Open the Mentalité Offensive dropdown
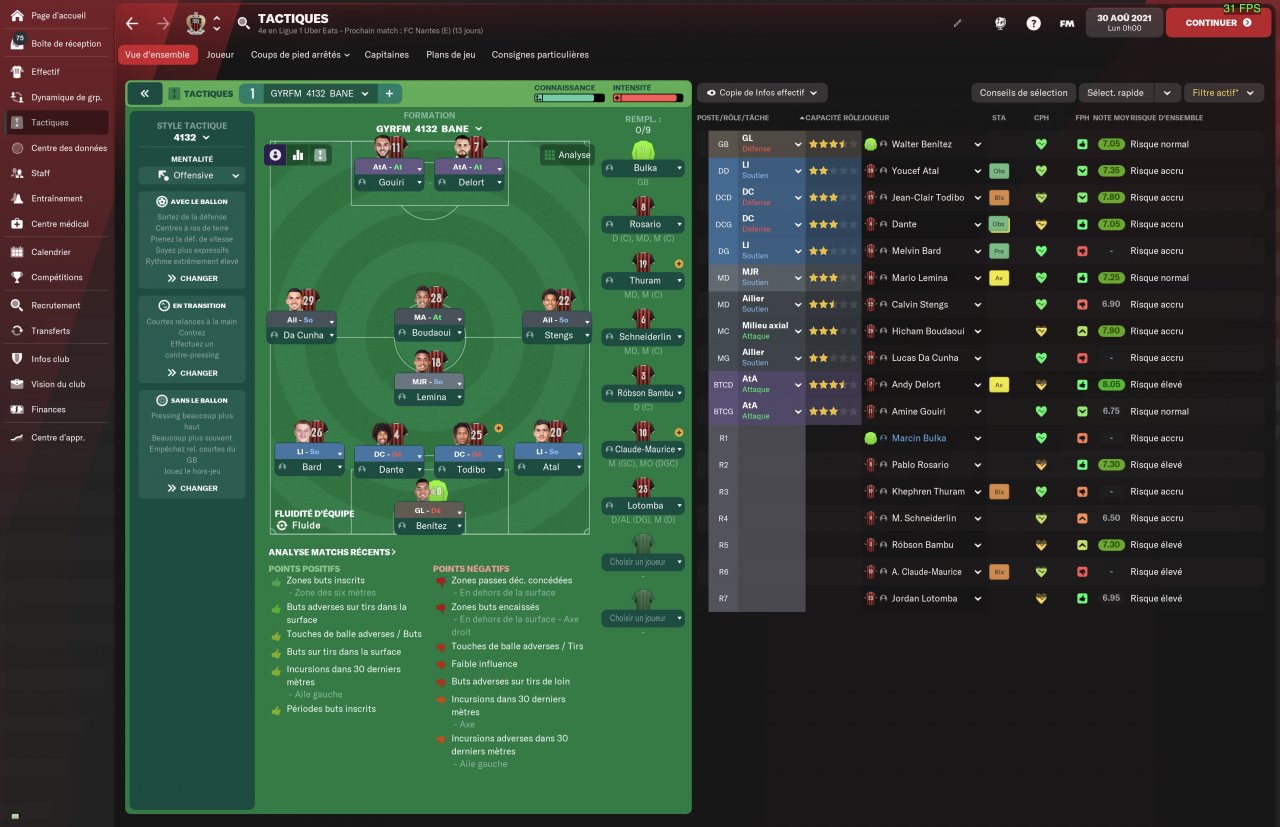The width and height of the screenshot is (1280, 827). (192, 175)
